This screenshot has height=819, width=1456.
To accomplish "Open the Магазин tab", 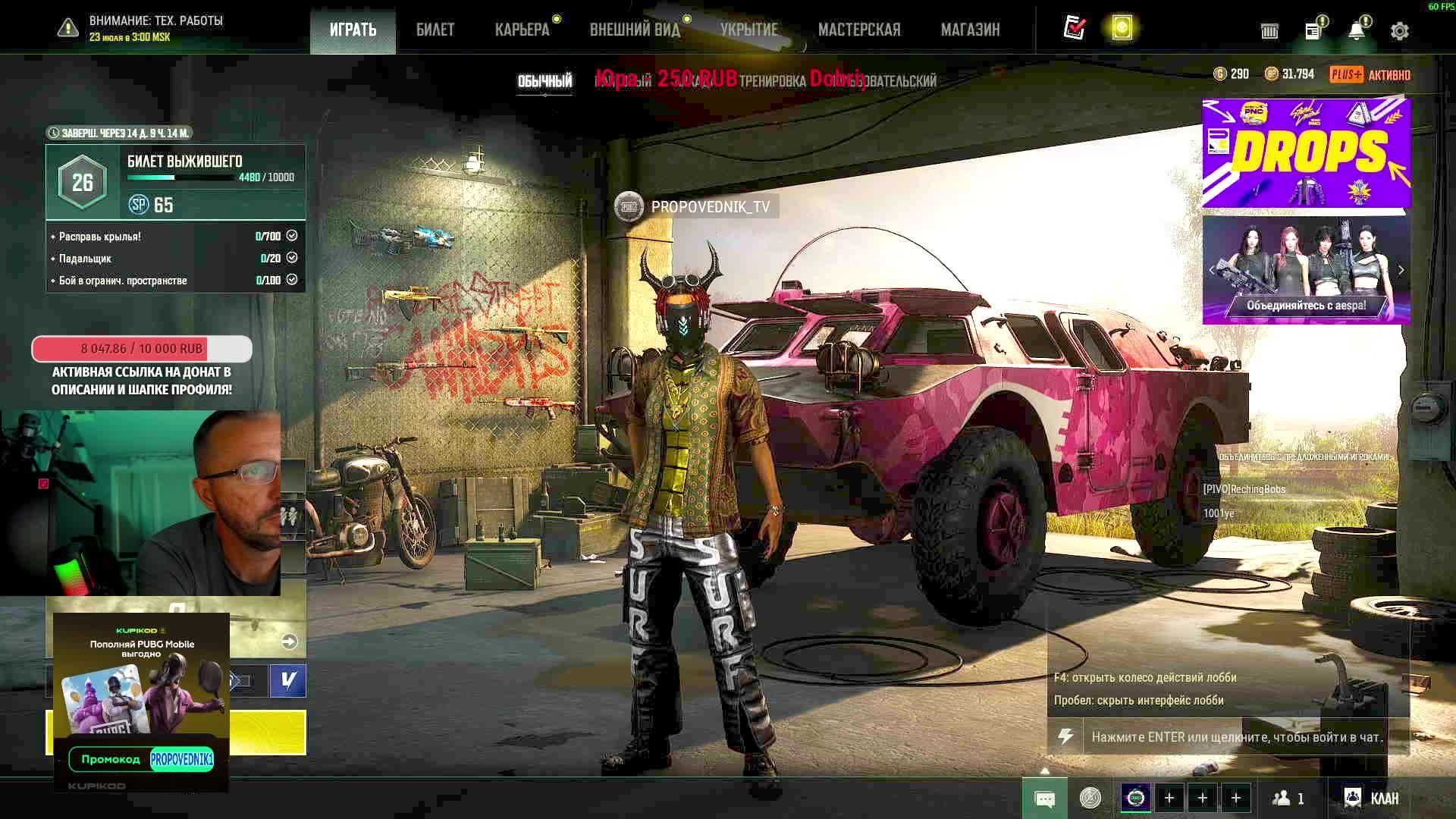I will (970, 30).
